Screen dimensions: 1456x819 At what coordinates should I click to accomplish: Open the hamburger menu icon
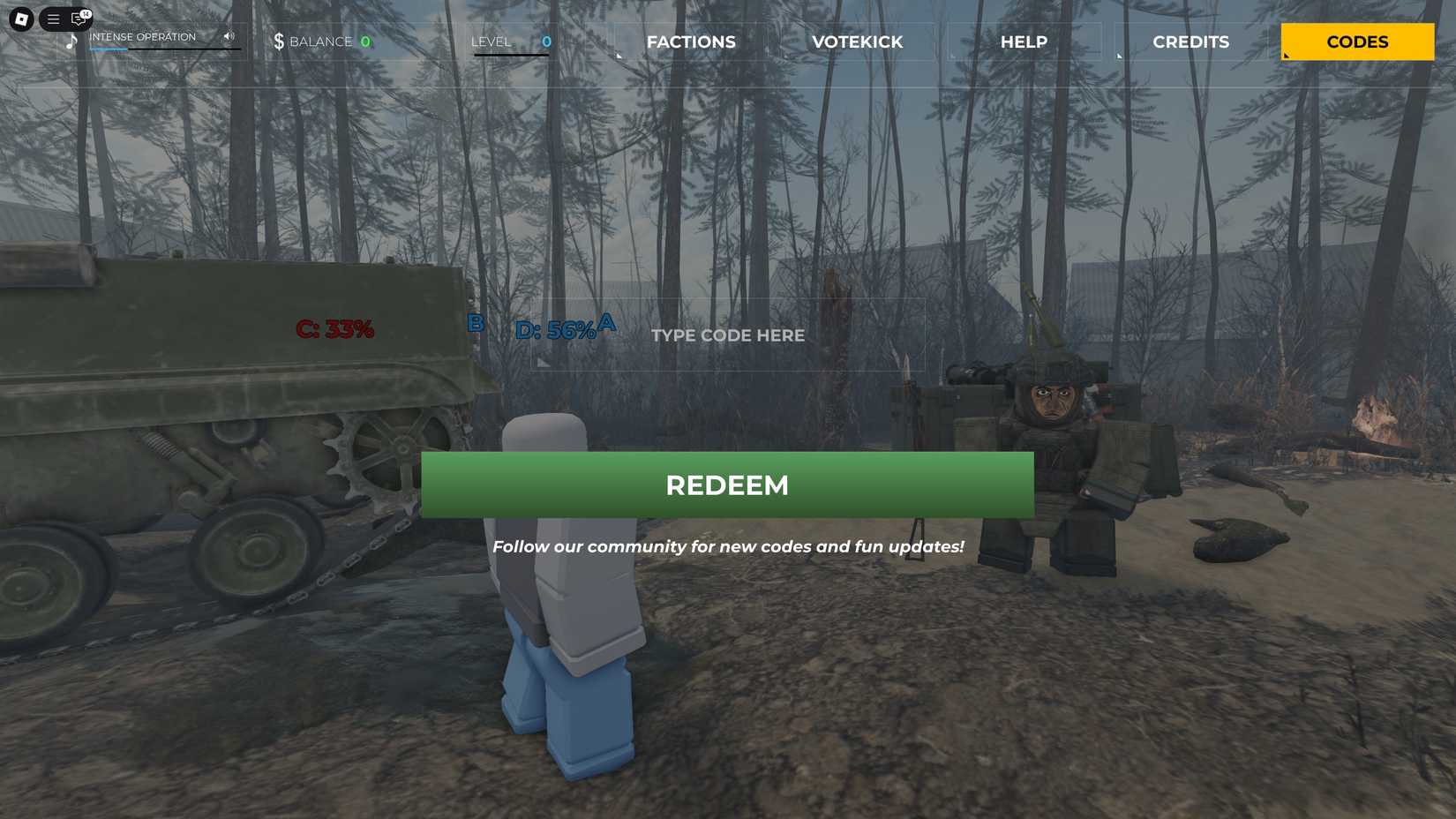click(x=53, y=19)
